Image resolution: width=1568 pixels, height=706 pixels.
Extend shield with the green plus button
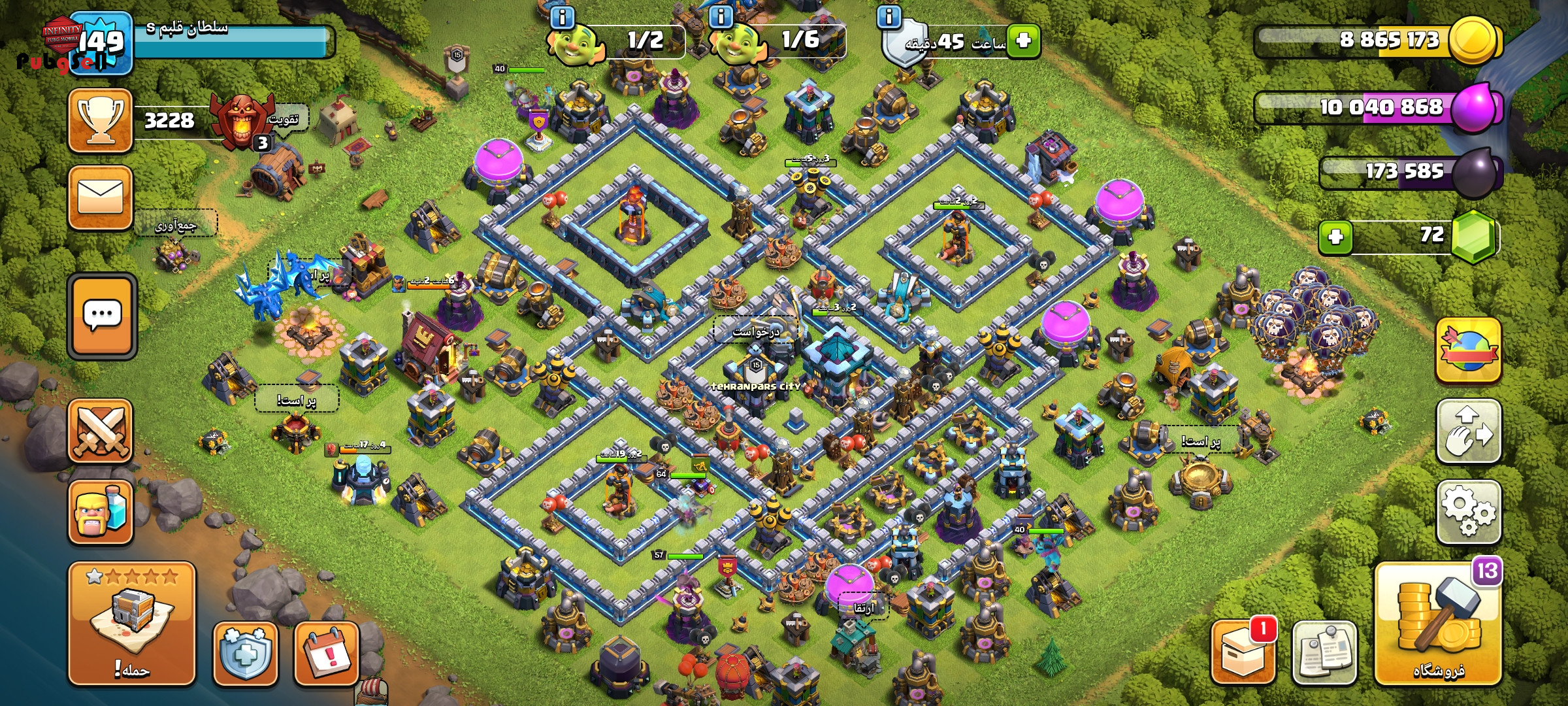(x=1024, y=41)
